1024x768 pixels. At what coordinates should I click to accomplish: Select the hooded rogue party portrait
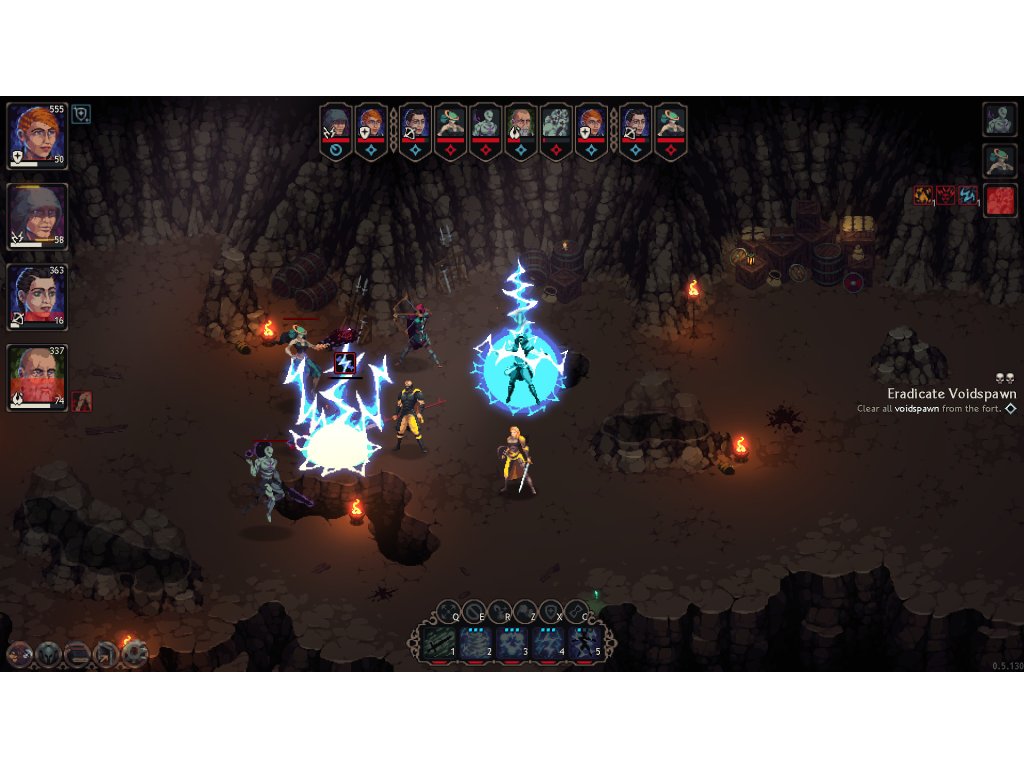[x=37, y=215]
